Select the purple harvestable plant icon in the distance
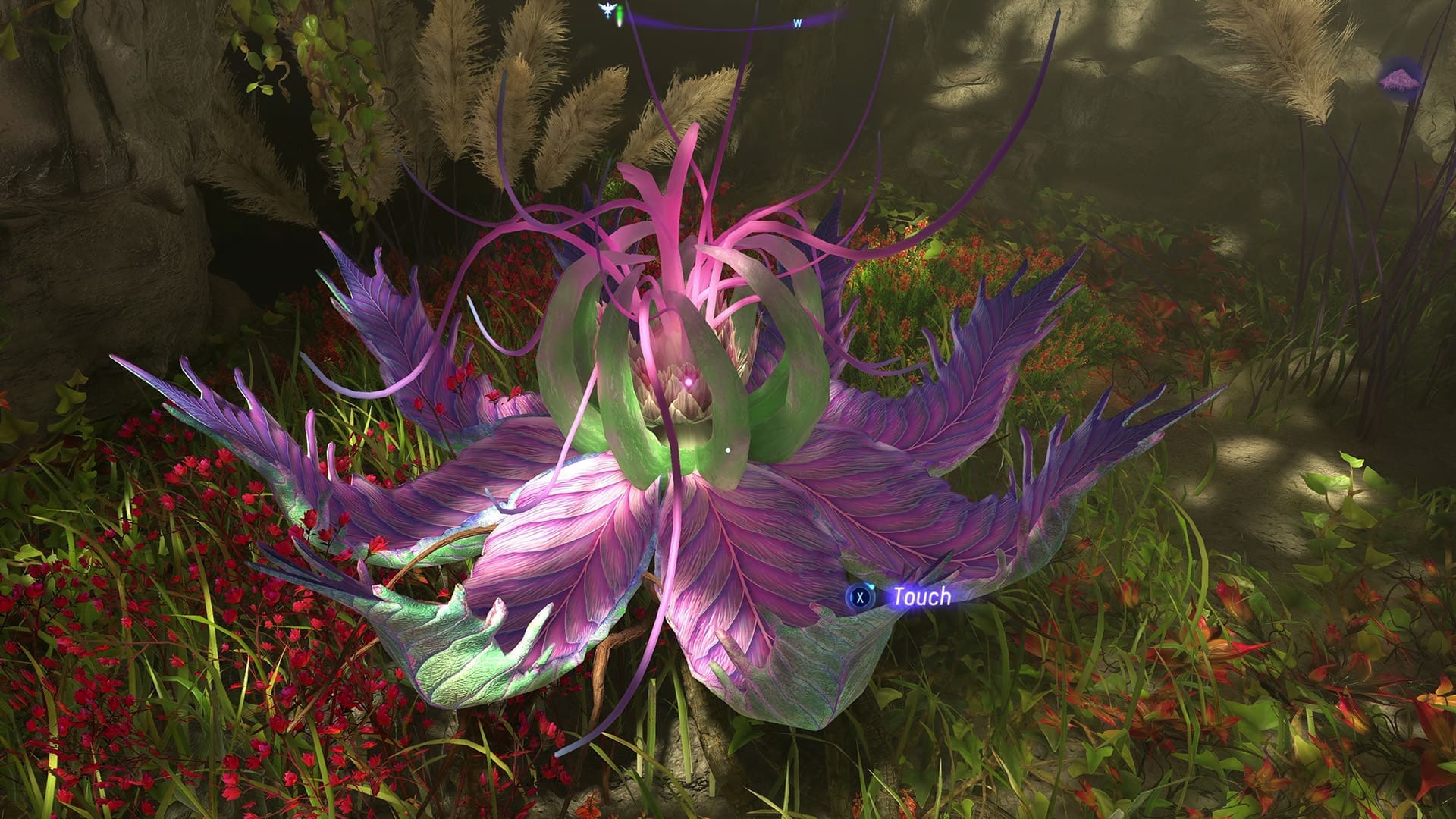The image size is (1456, 819). pos(1400,80)
